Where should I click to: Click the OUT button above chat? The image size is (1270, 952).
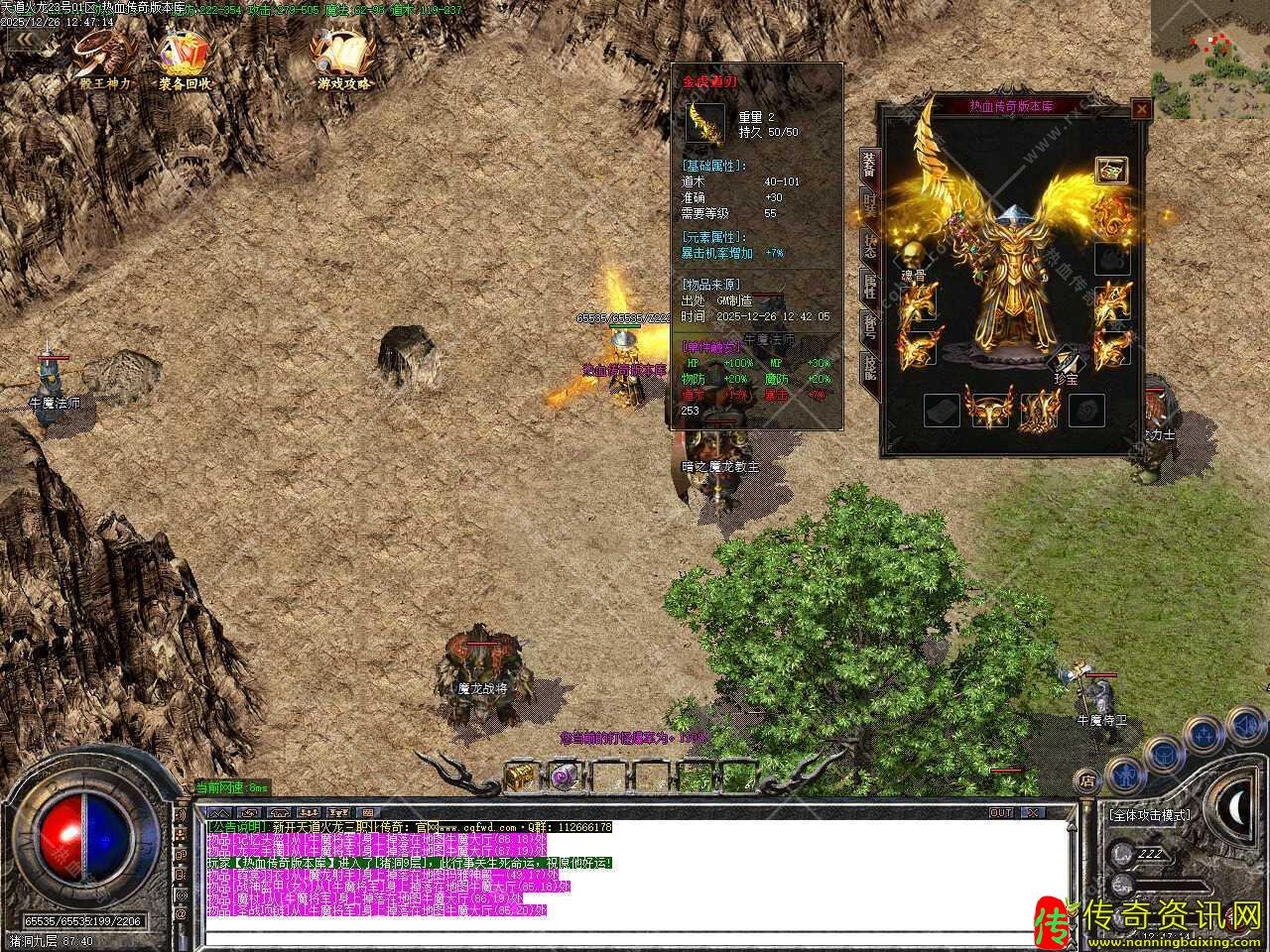click(x=1001, y=813)
